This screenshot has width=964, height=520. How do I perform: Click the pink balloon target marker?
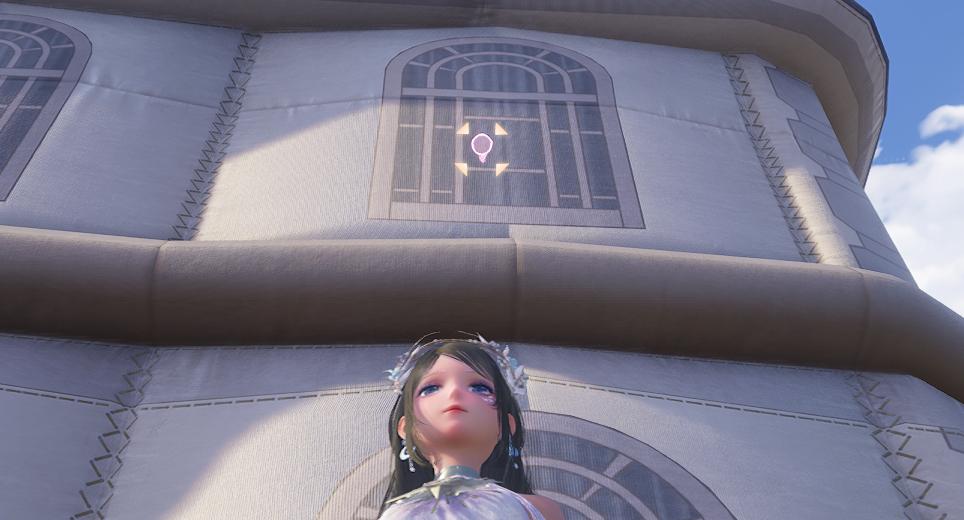click(x=482, y=146)
